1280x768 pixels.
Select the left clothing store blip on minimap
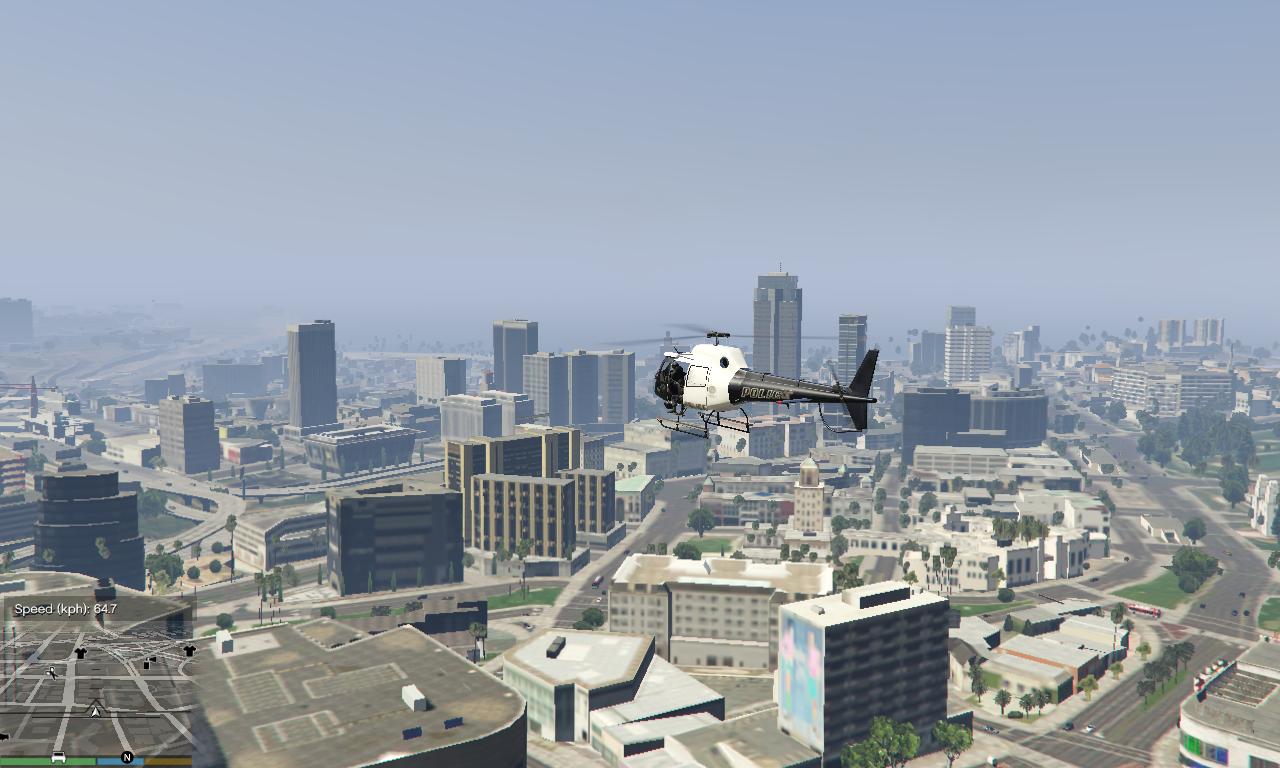(80, 652)
